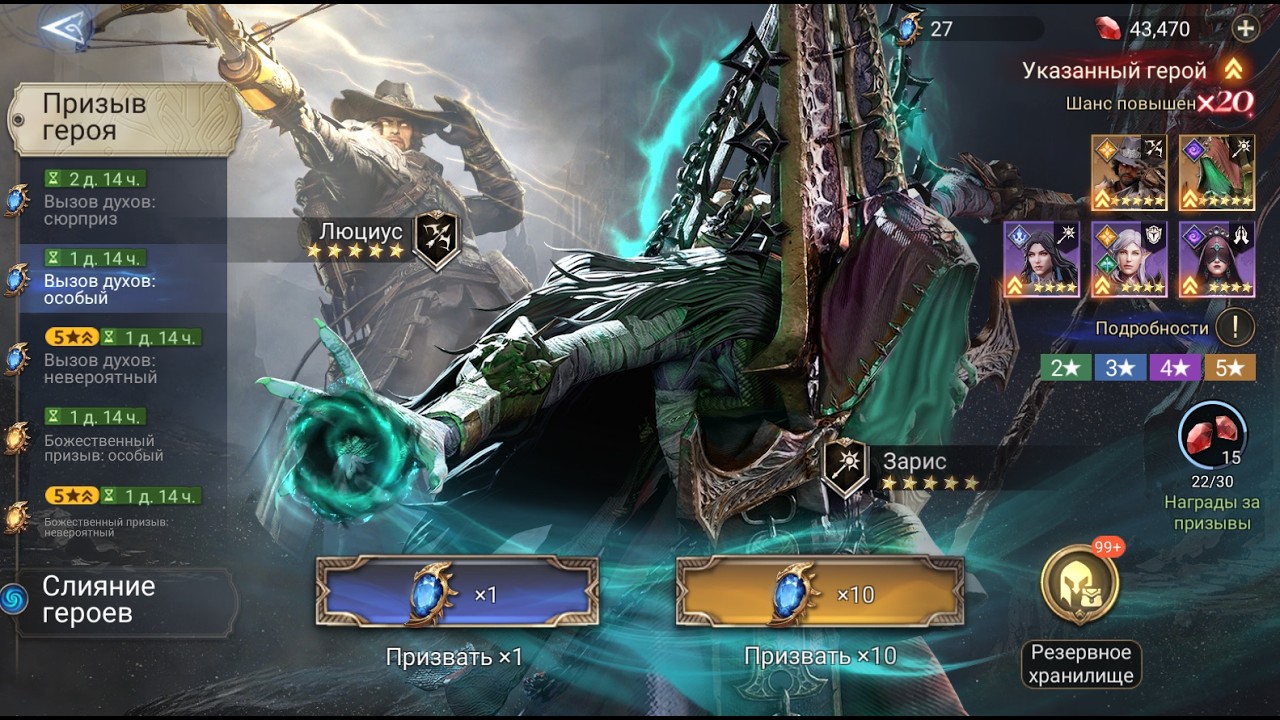Summon one hero with Призвать ×1
Viewport: 1280px width, 720px height.
(457, 593)
